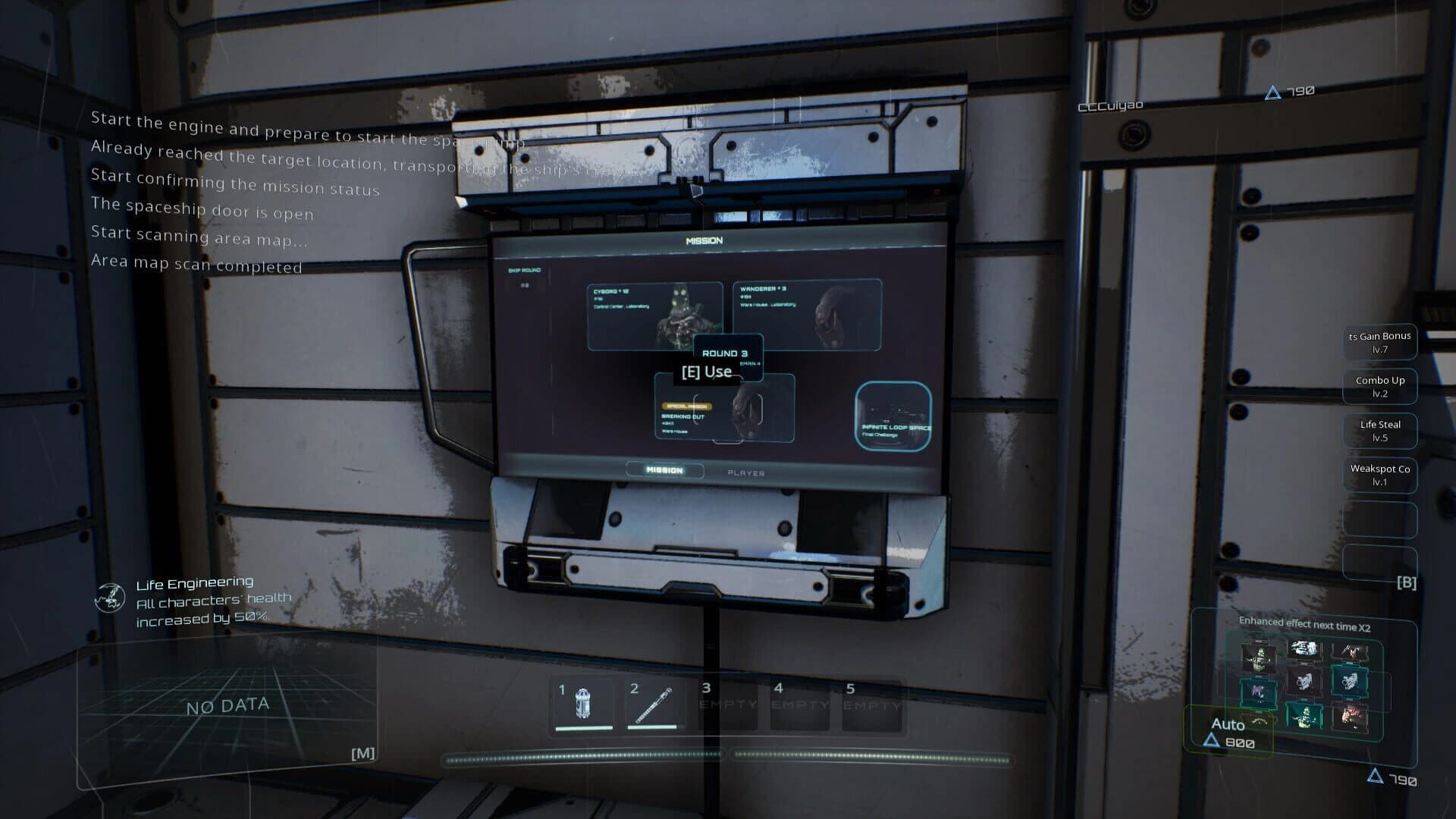
Task: Click the empty hotbar slot 3
Action: pyautogui.click(x=726, y=704)
